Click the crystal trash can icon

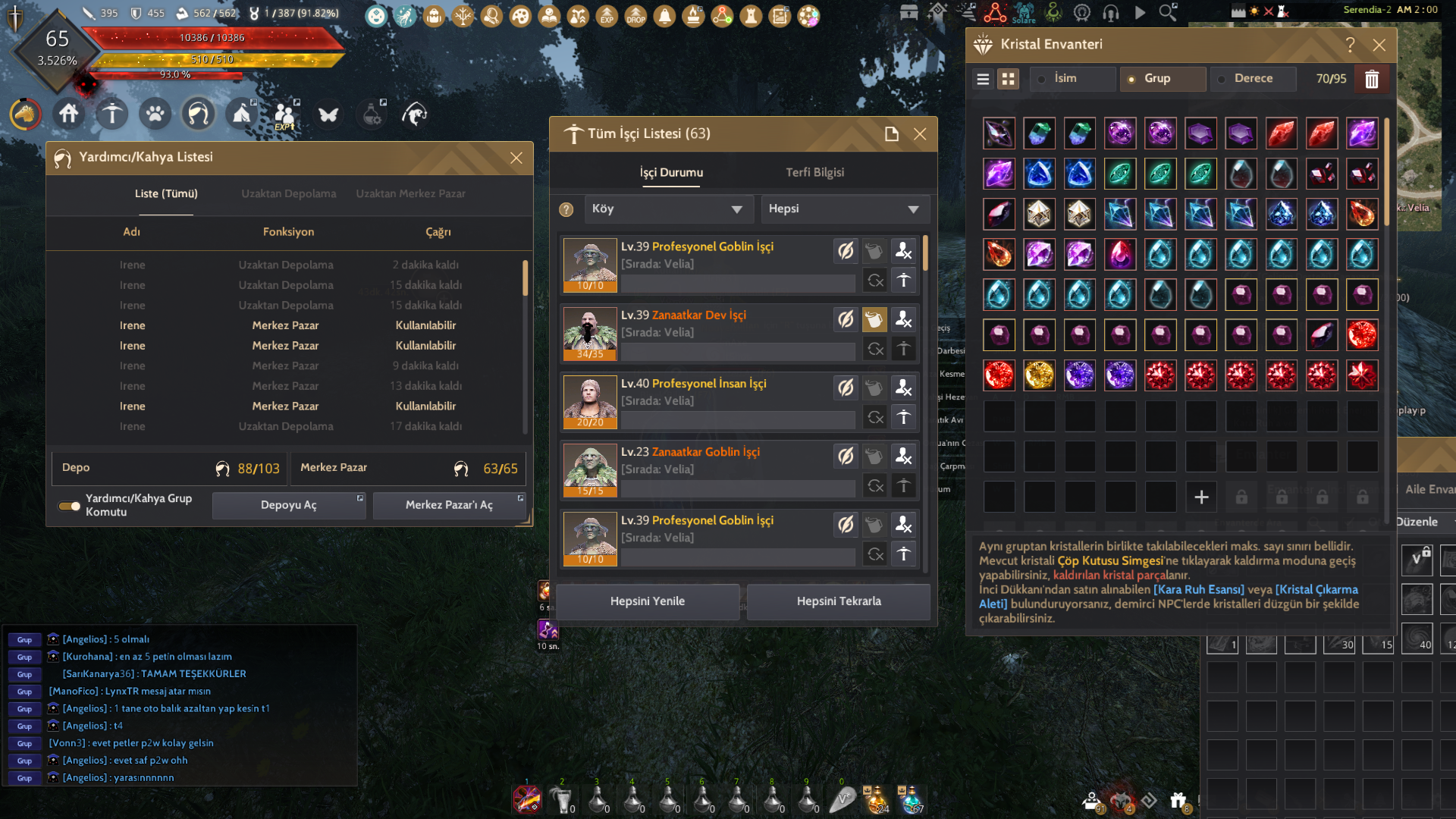1371,79
